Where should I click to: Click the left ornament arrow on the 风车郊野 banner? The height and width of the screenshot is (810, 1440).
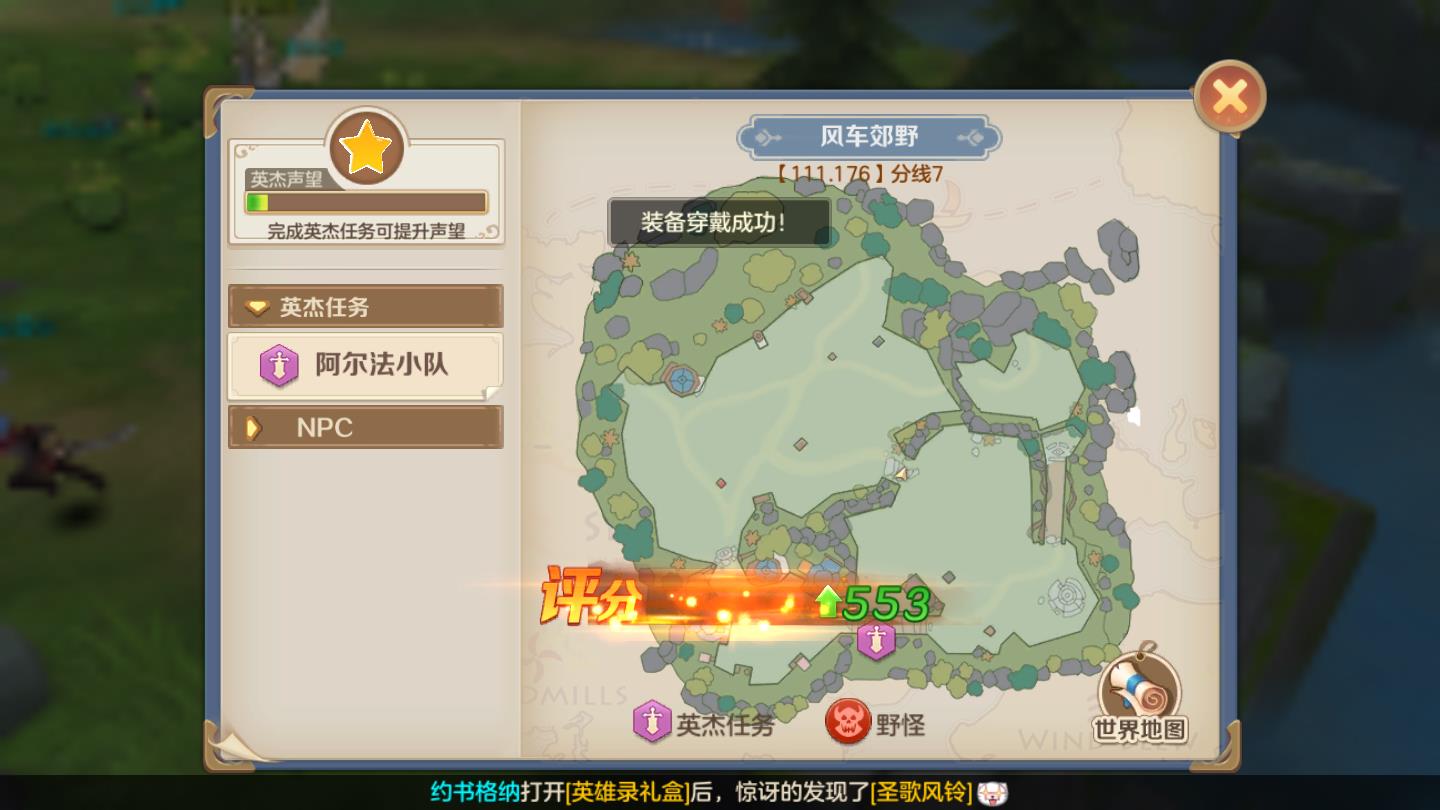click(766, 136)
